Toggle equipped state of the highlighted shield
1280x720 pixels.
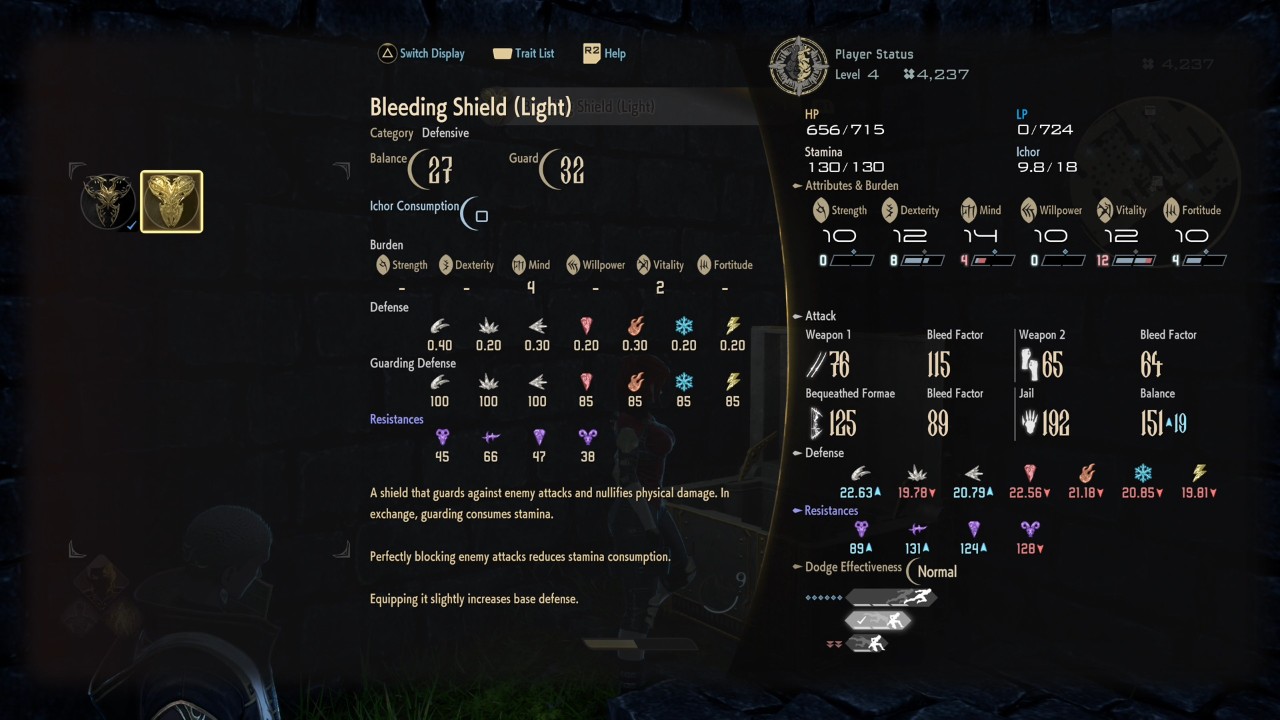pos(171,201)
